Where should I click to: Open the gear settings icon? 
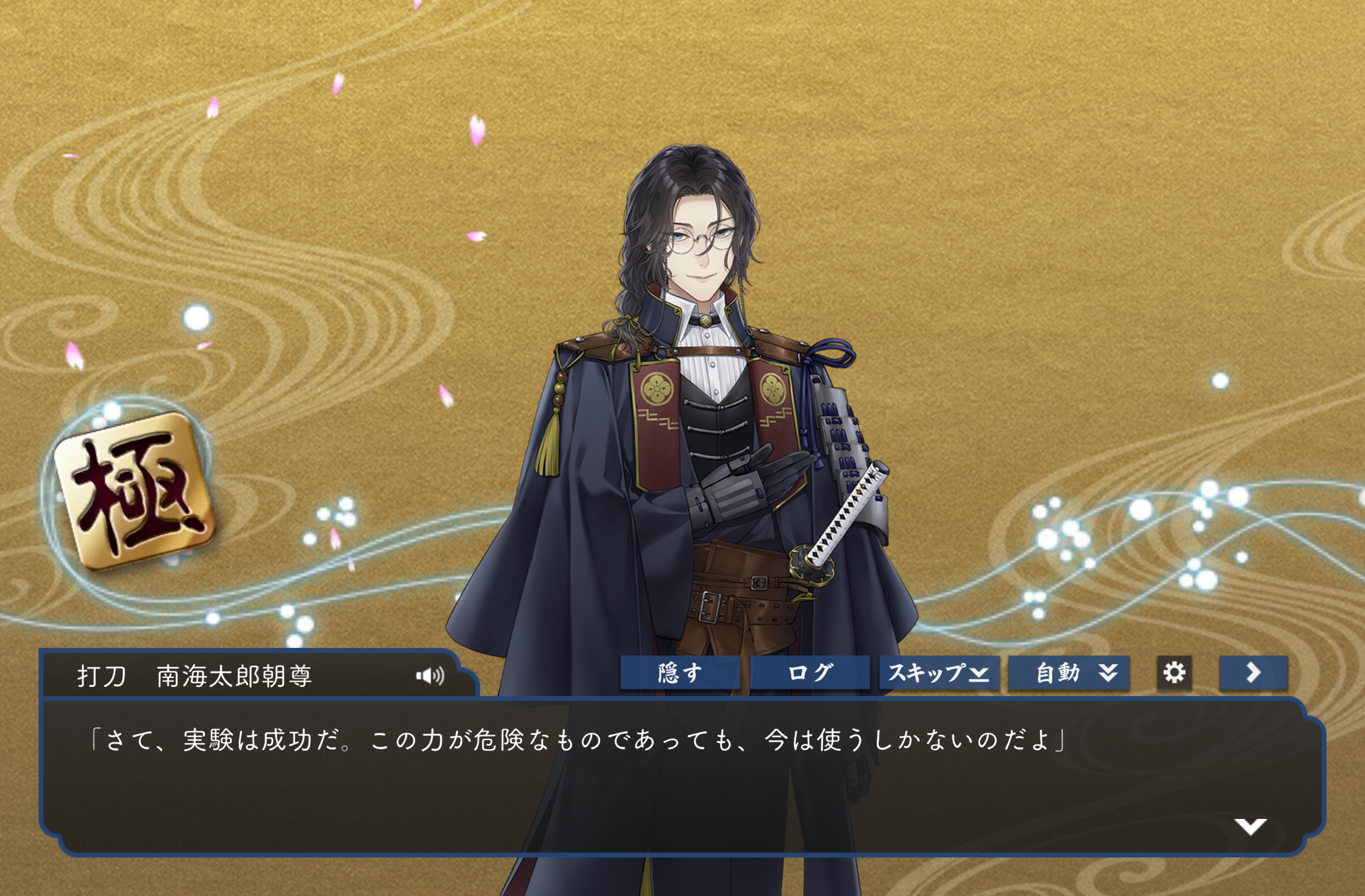[1174, 673]
